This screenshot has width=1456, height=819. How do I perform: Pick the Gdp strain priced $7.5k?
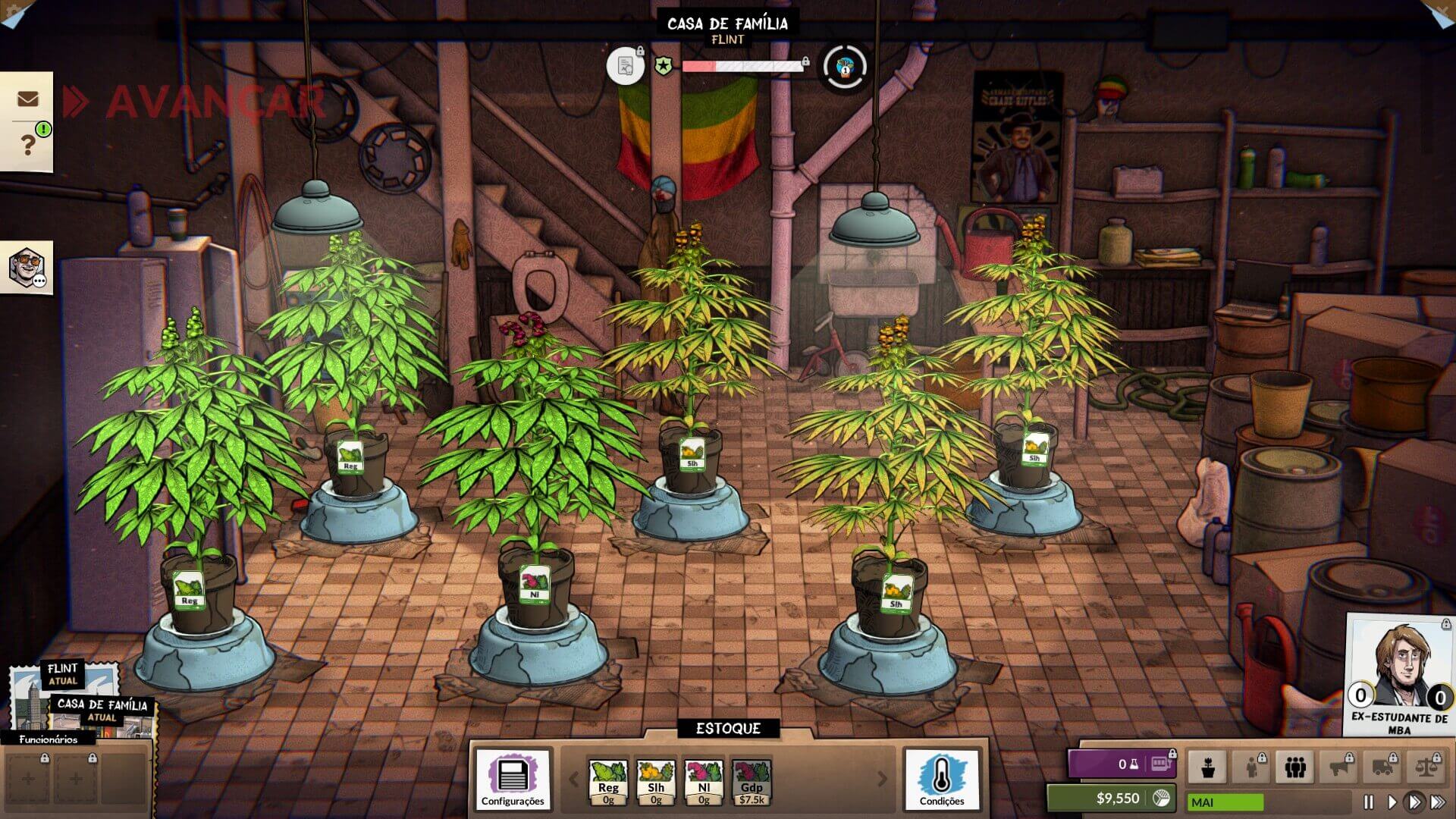[x=752, y=781]
